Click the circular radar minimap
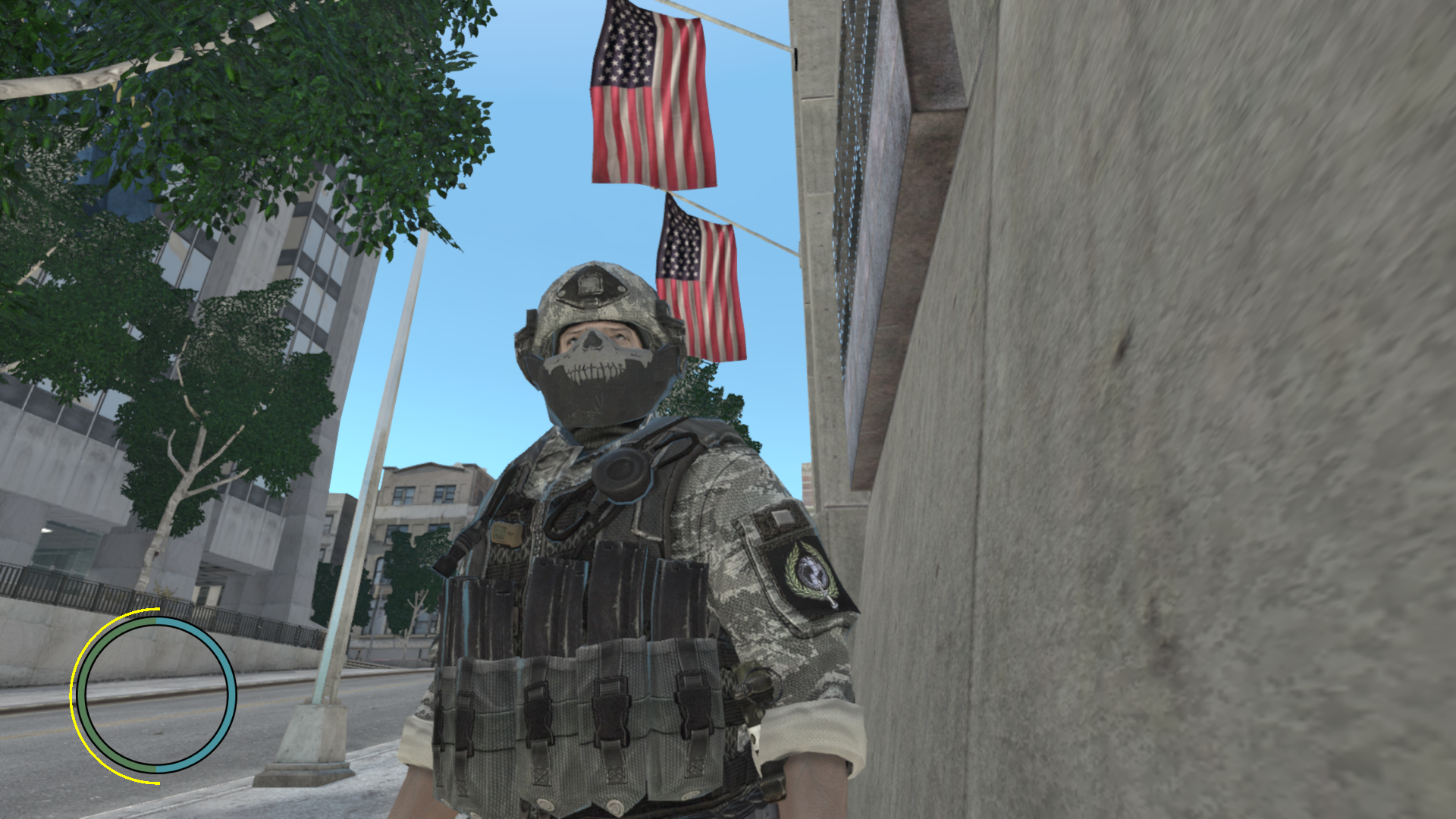 pos(157,695)
